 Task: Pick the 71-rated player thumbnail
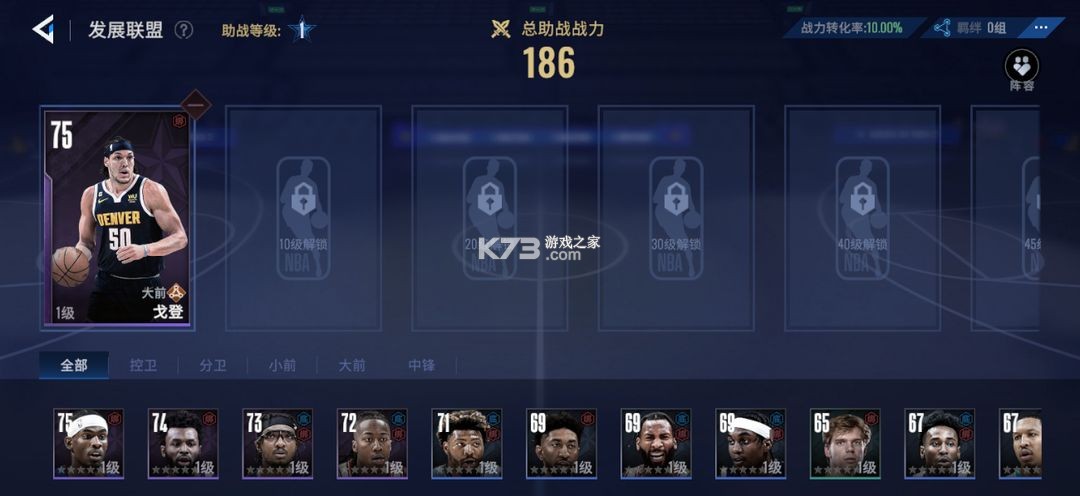(x=466, y=442)
